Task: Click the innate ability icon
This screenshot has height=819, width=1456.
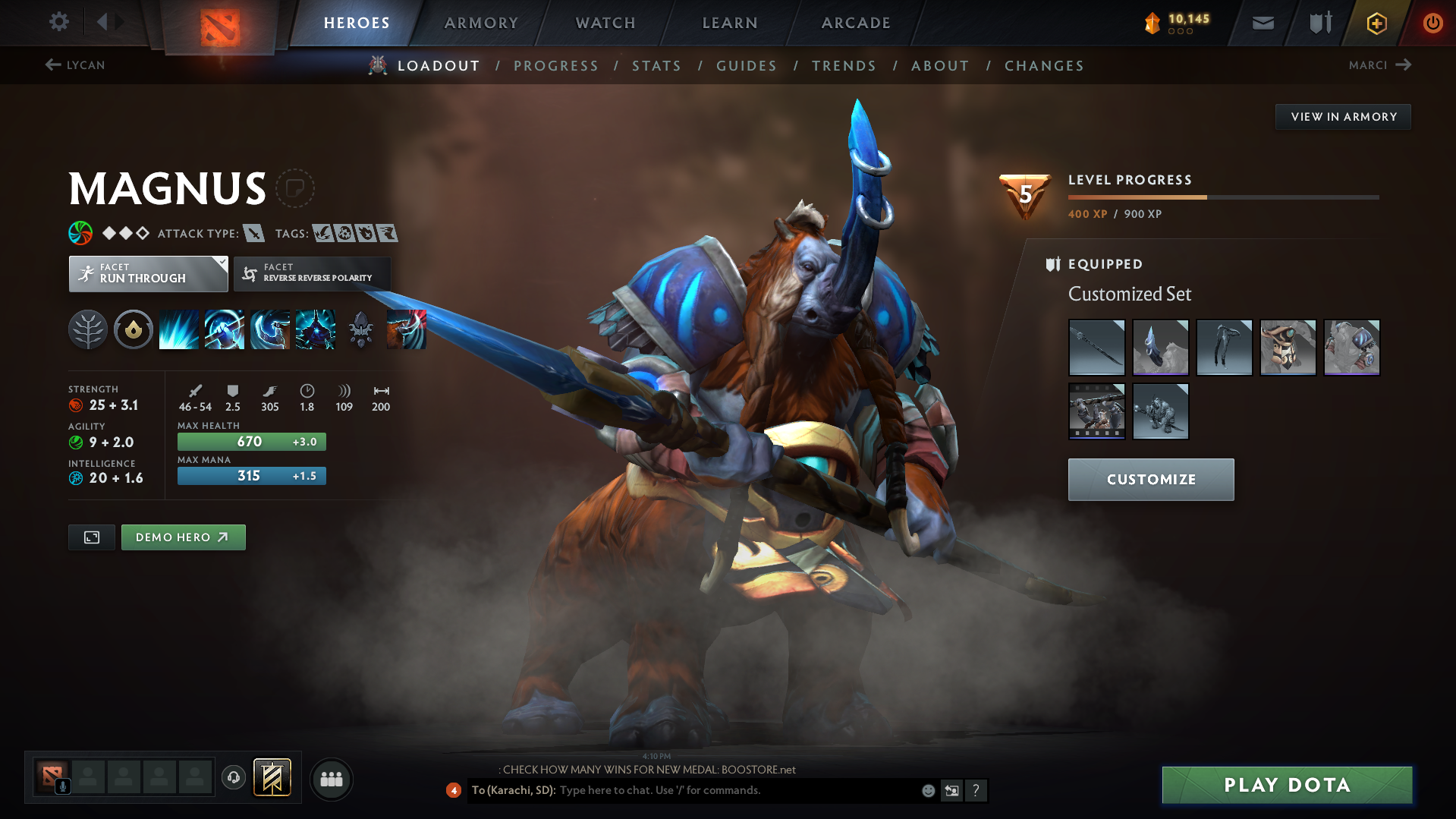Action: click(133, 329)
